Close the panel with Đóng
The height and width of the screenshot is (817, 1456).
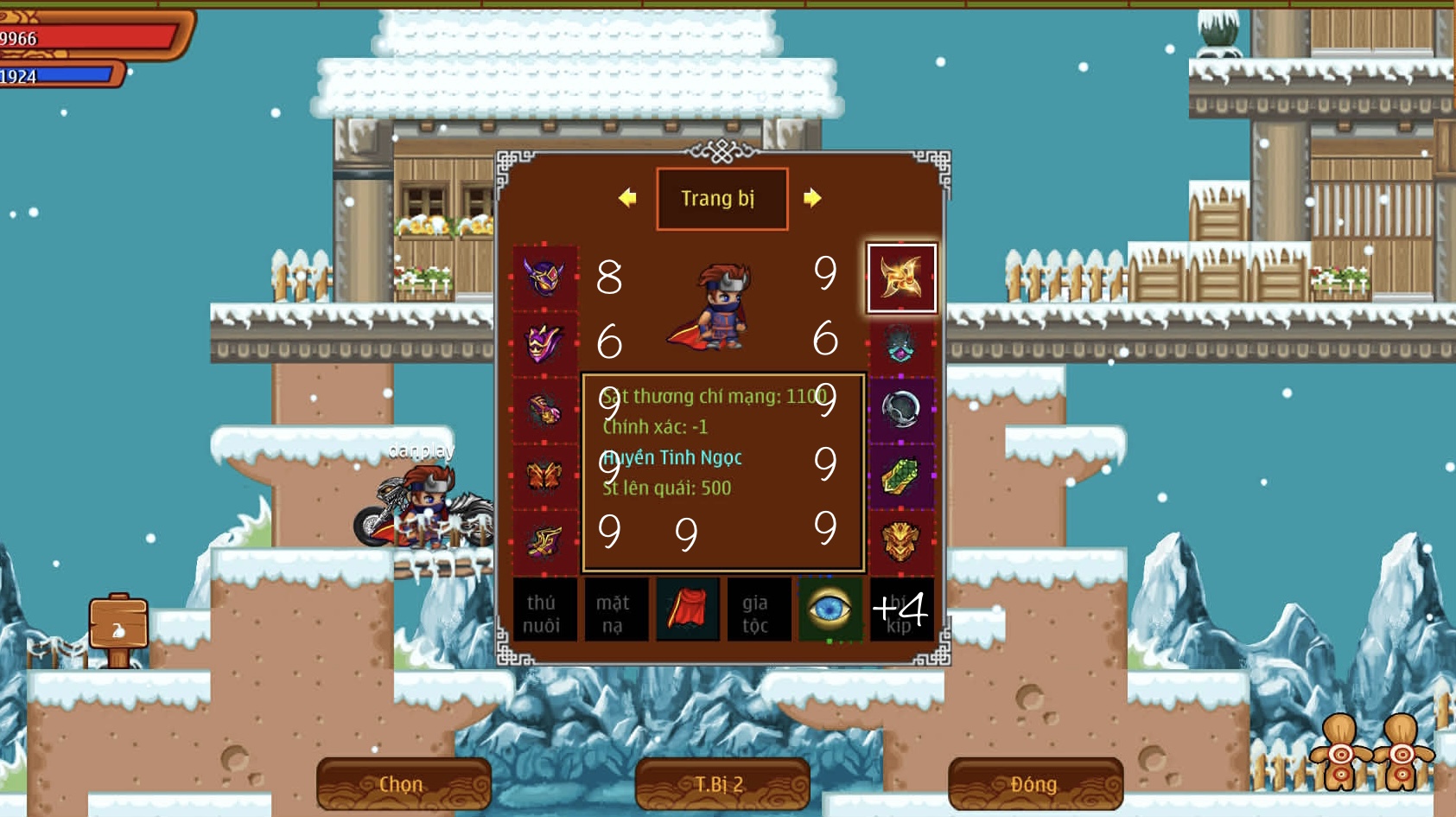(1034, 784)
